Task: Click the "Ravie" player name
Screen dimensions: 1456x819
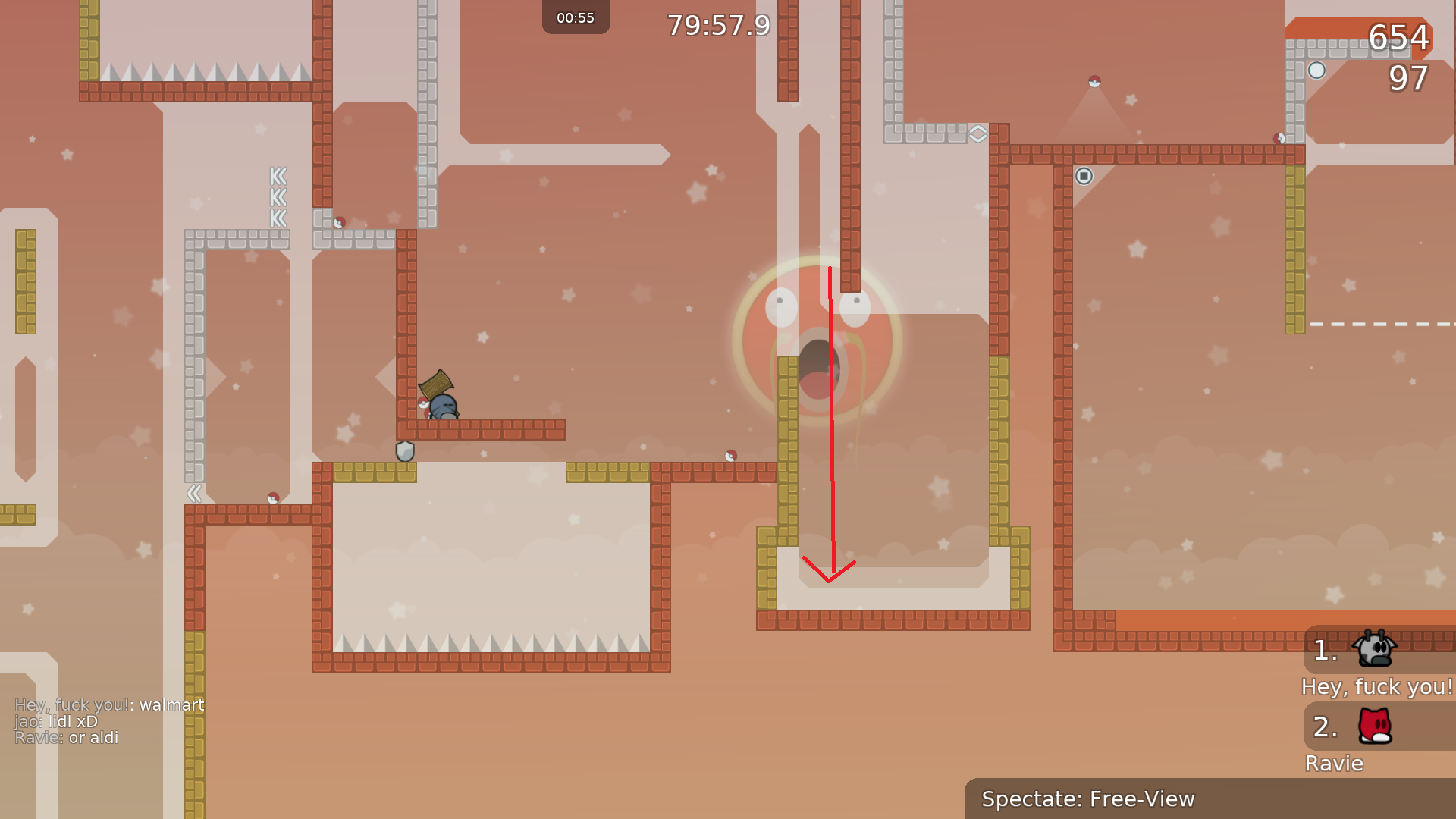Action: [x=1334, y=764]
